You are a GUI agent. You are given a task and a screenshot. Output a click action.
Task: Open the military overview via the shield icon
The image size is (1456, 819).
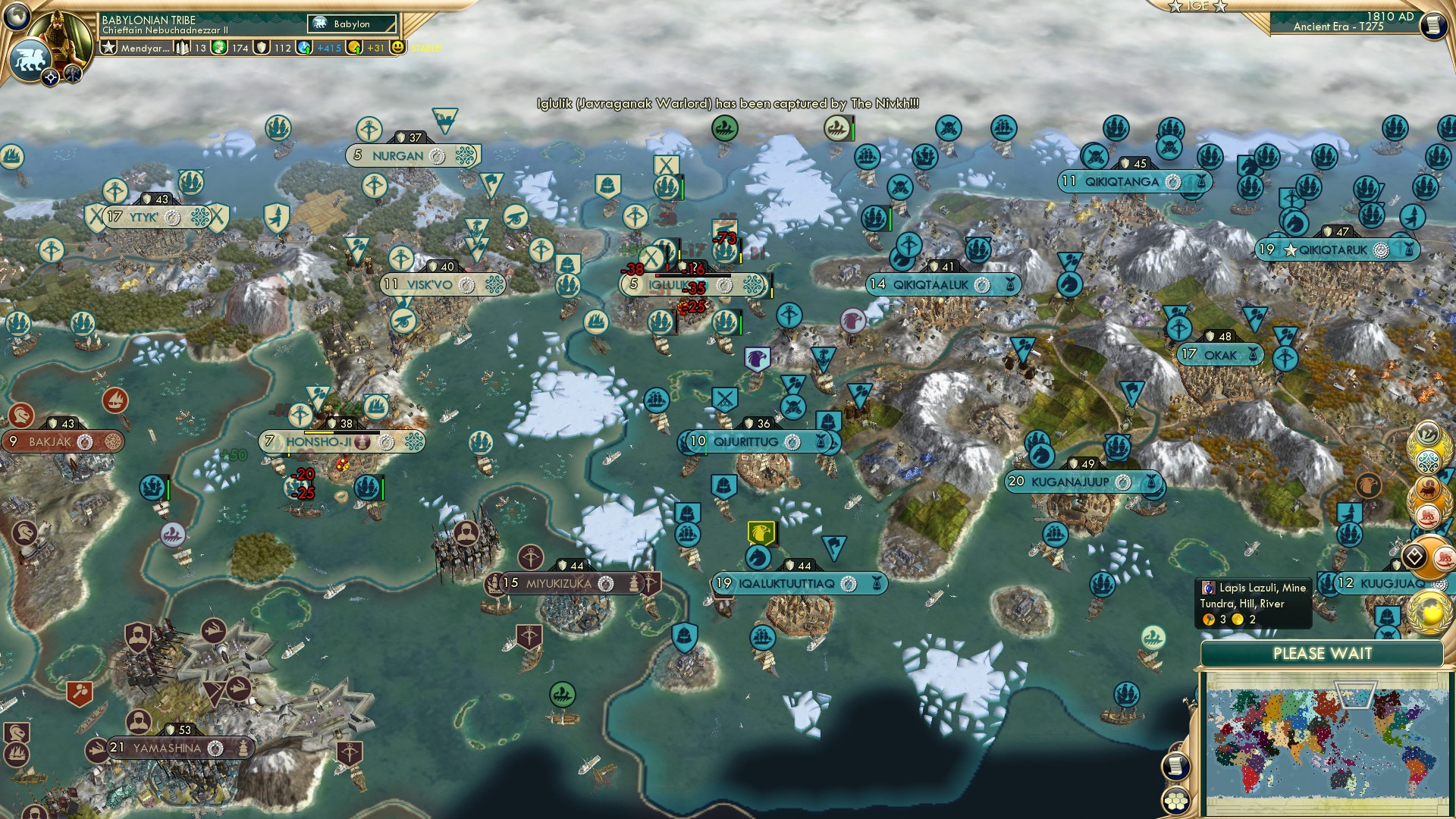(x=259, y=50)
